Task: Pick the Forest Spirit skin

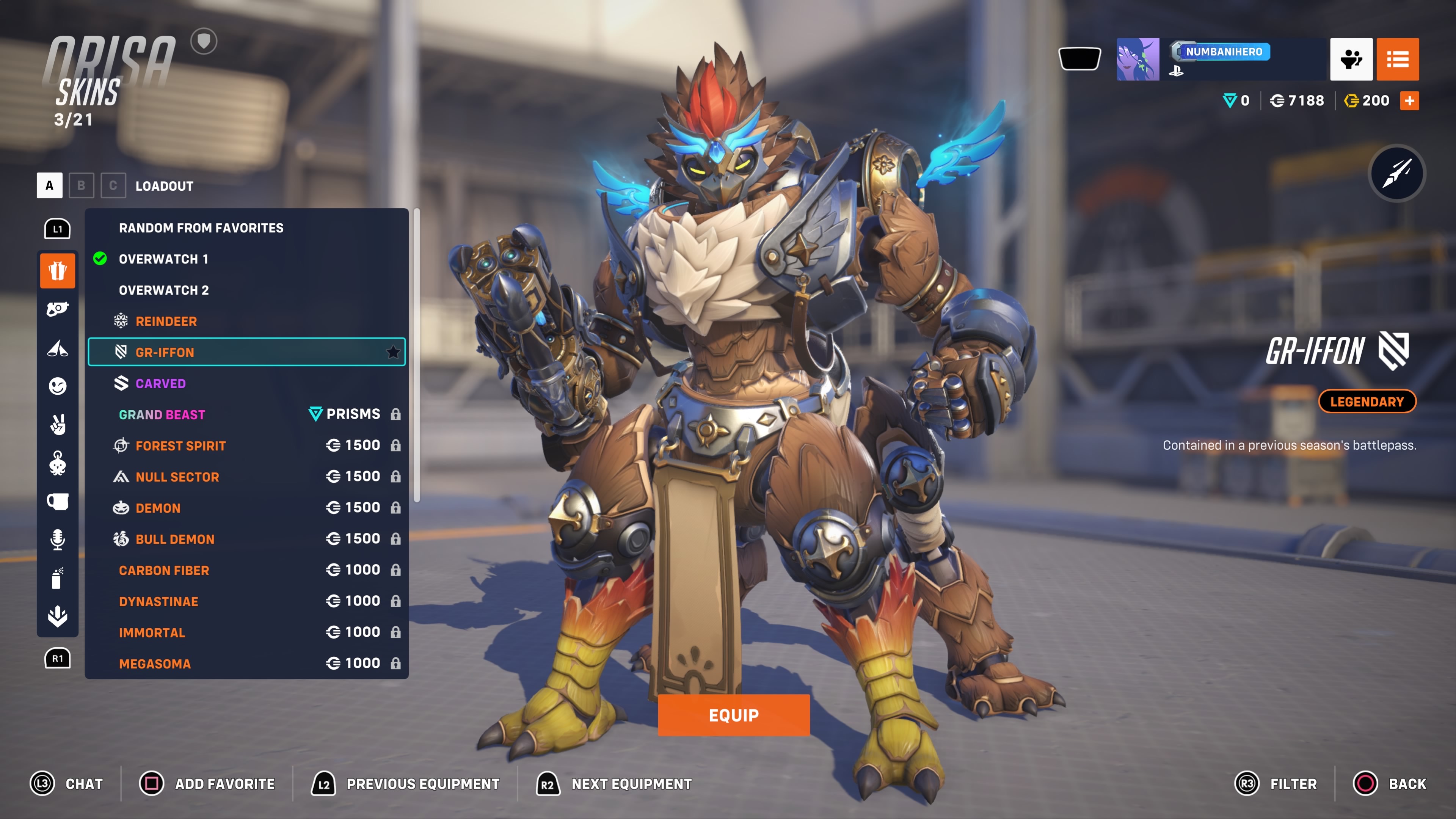Action: (x=180, y=446)
